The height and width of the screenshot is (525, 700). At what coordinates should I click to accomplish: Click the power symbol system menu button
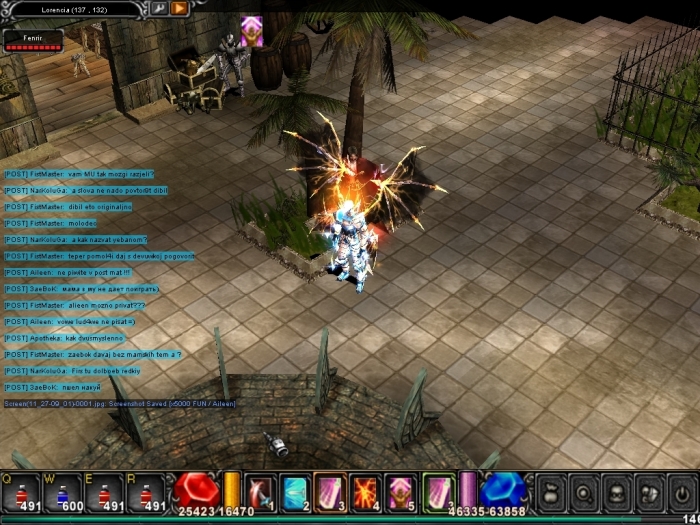coord(681,492)
